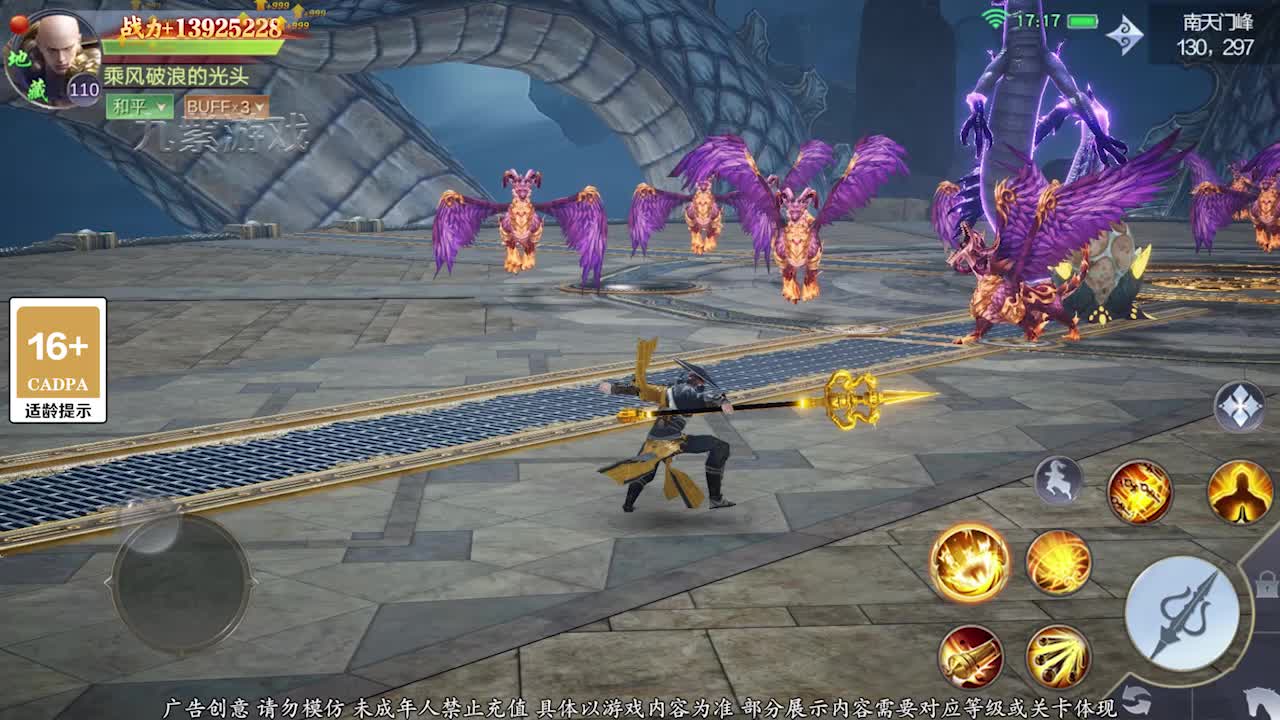Cast the golden swirling orb skill
1280x720 pixels.
coord(1058,562)
